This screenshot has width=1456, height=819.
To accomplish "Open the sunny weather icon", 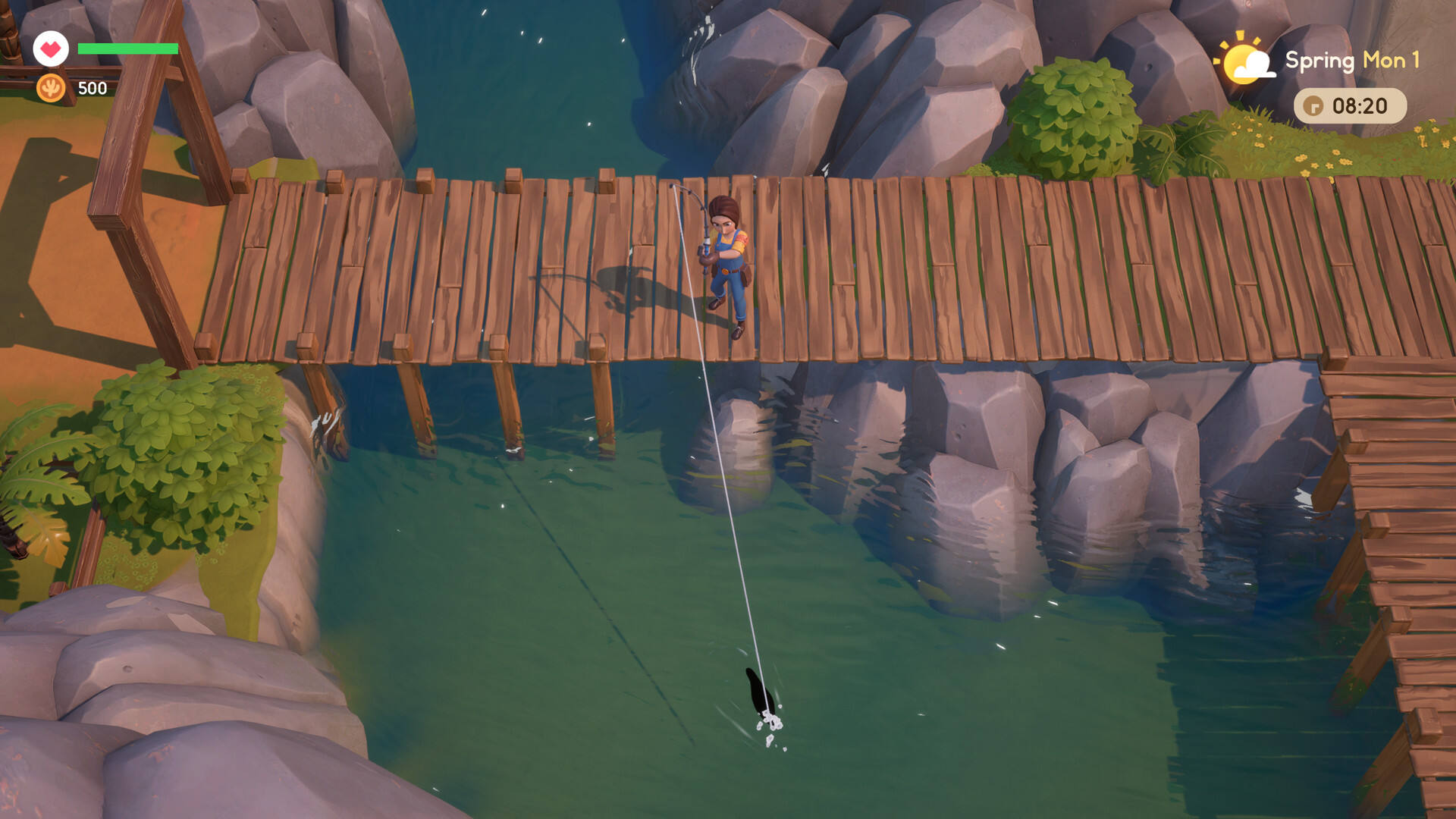I will click(x=1245, y=61).
